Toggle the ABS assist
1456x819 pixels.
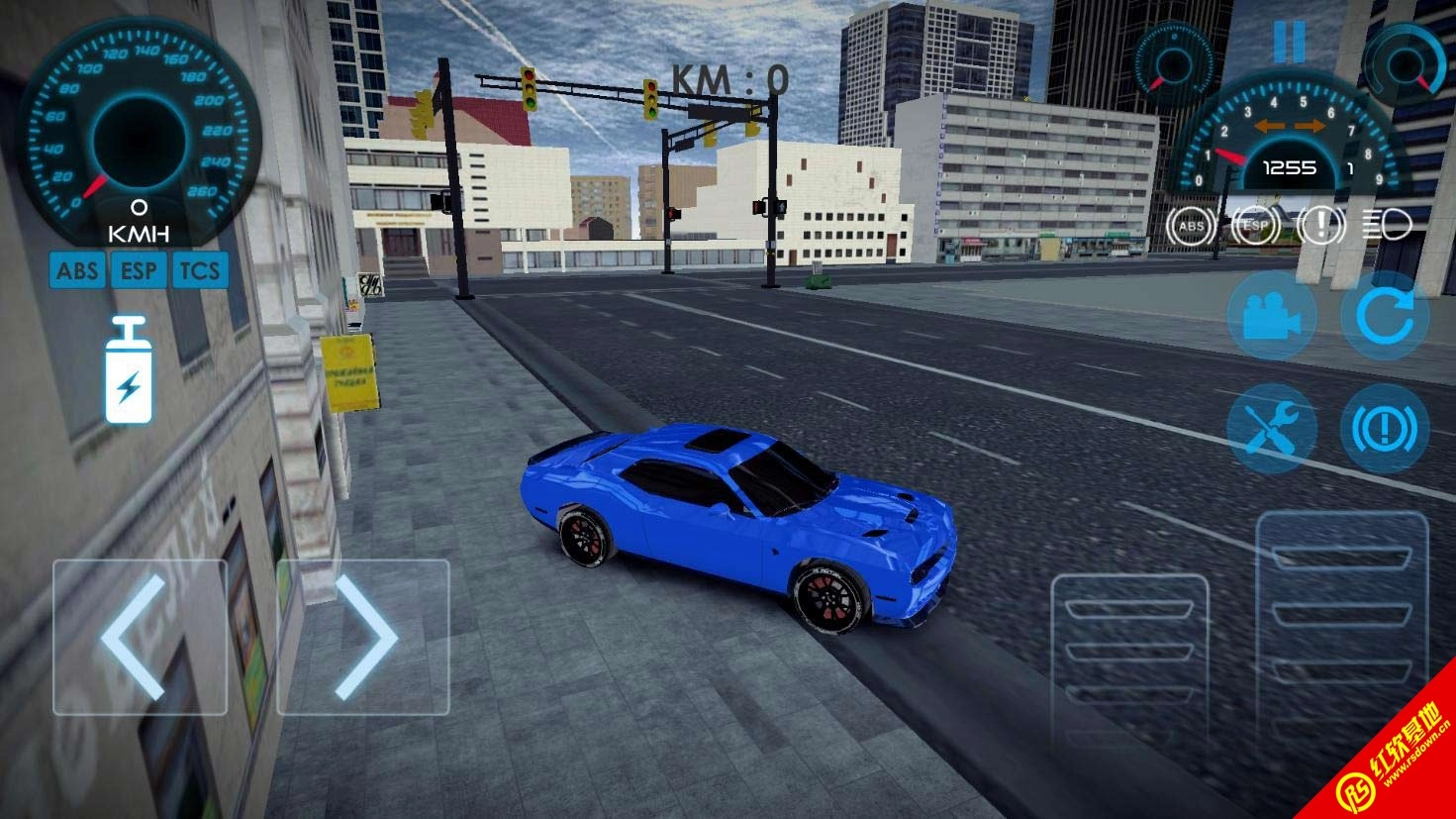coord(77,269)
